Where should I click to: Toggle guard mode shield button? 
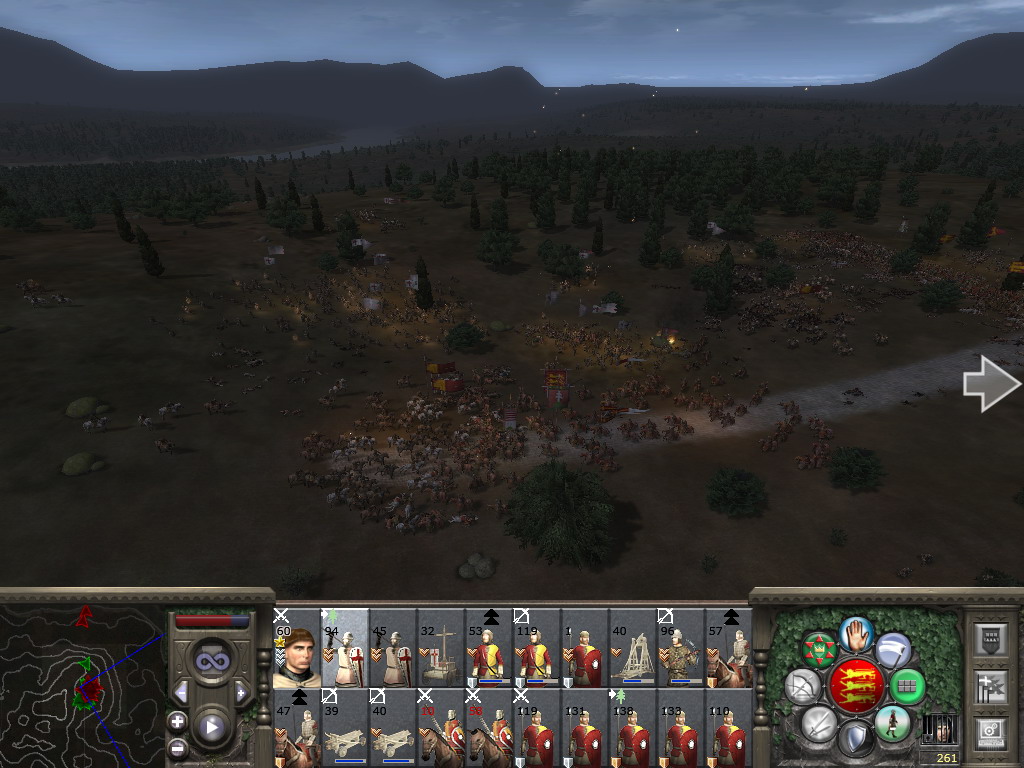855,739
